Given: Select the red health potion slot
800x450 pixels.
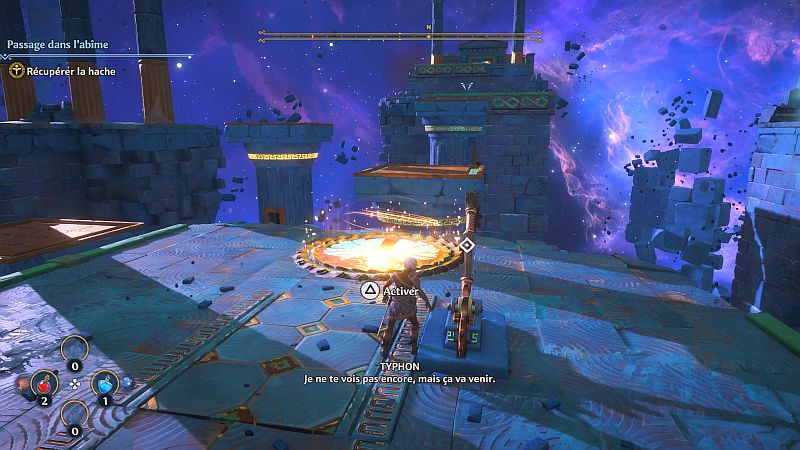Looking at the screenshot, I should 43,382.
